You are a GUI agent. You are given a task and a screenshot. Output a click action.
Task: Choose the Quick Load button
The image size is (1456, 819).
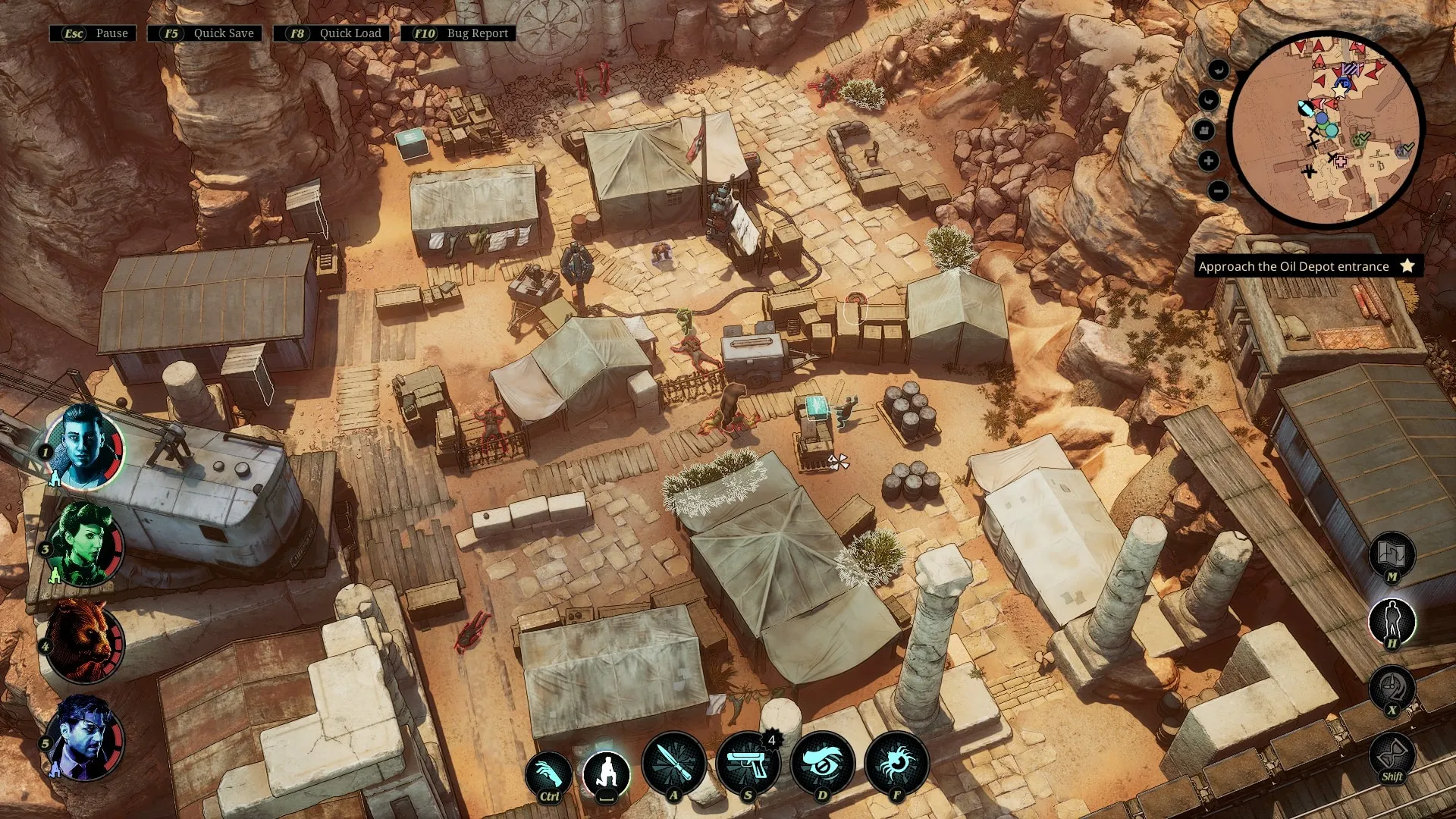pos(333,33)
